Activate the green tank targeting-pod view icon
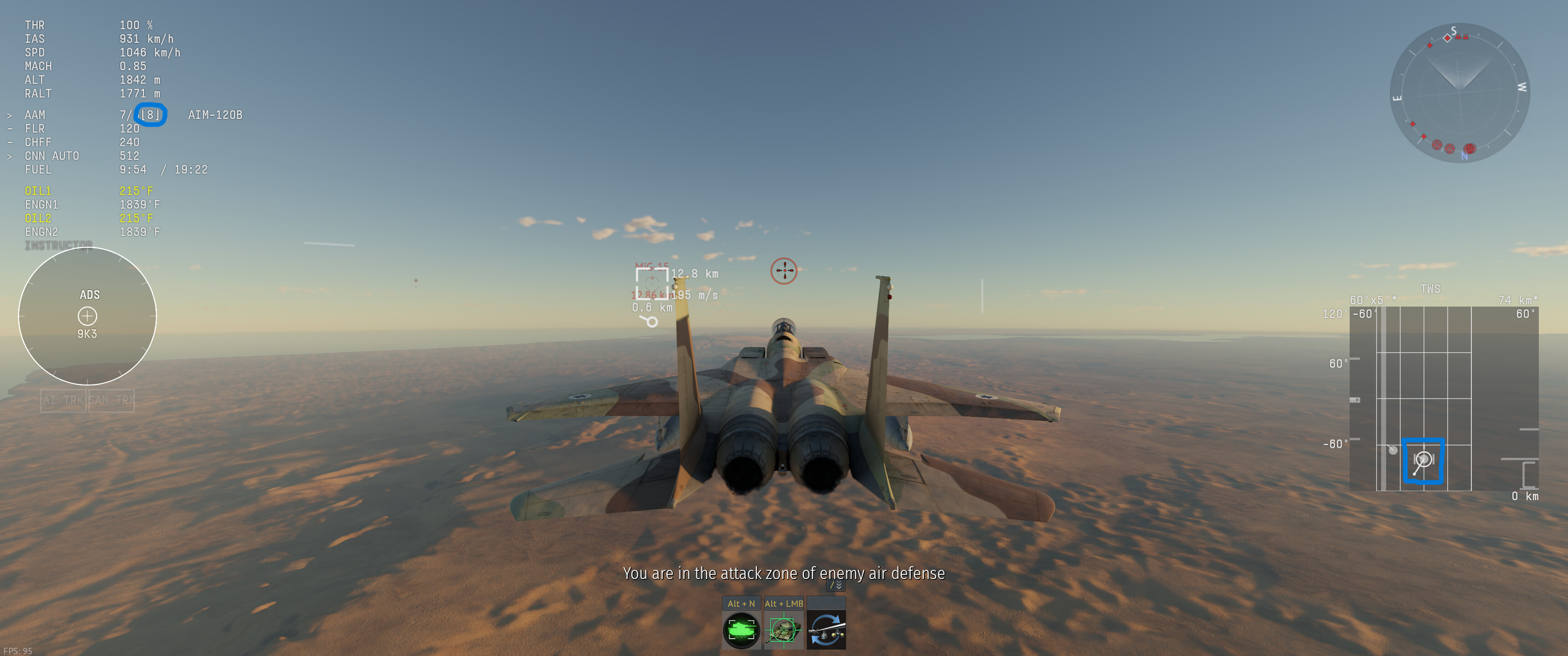1568x656 pixels. (741, 630)
